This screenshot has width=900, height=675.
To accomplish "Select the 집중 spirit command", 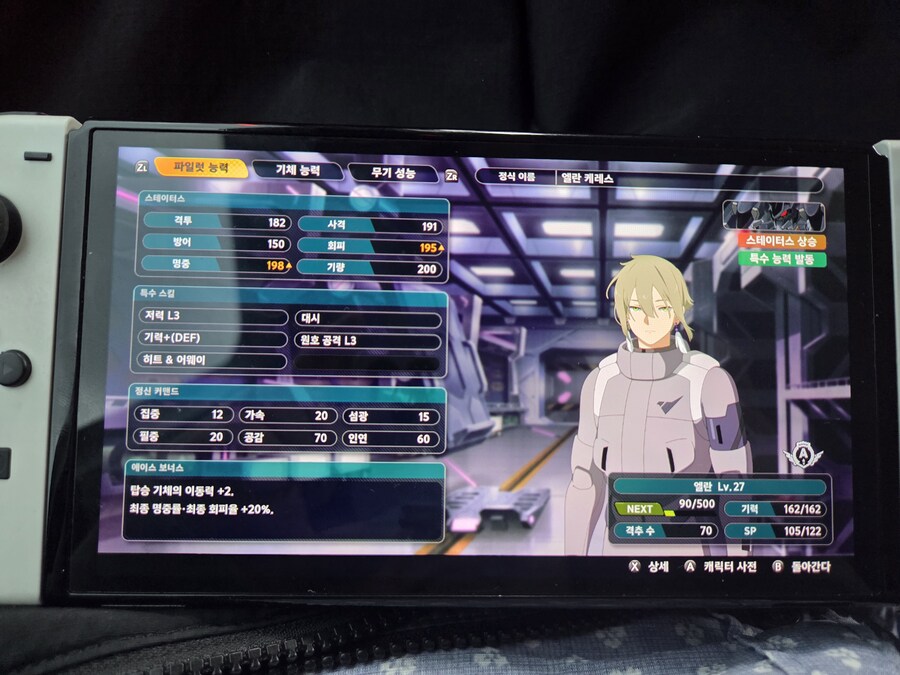I will 181,414.
